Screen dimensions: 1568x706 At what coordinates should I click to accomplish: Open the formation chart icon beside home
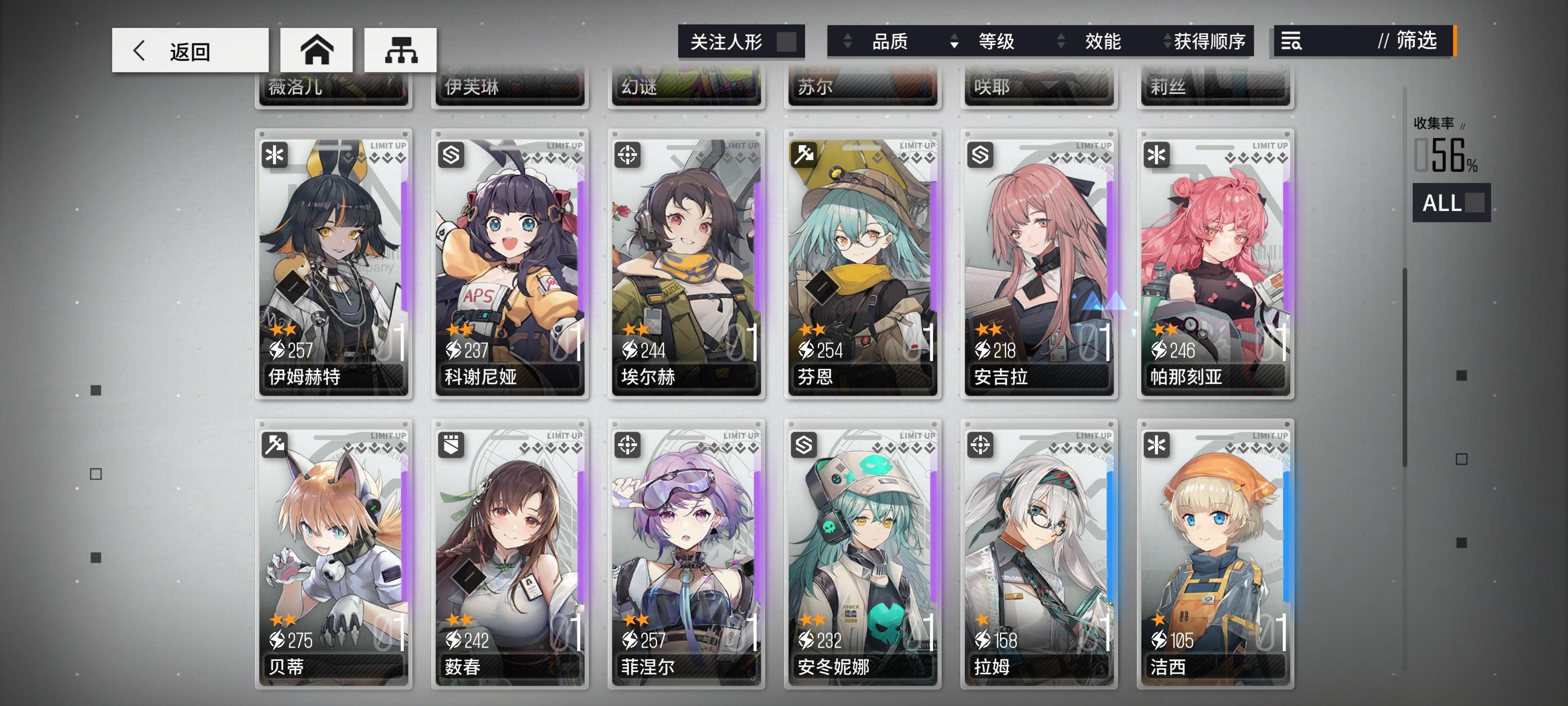[x=400, y=50]
